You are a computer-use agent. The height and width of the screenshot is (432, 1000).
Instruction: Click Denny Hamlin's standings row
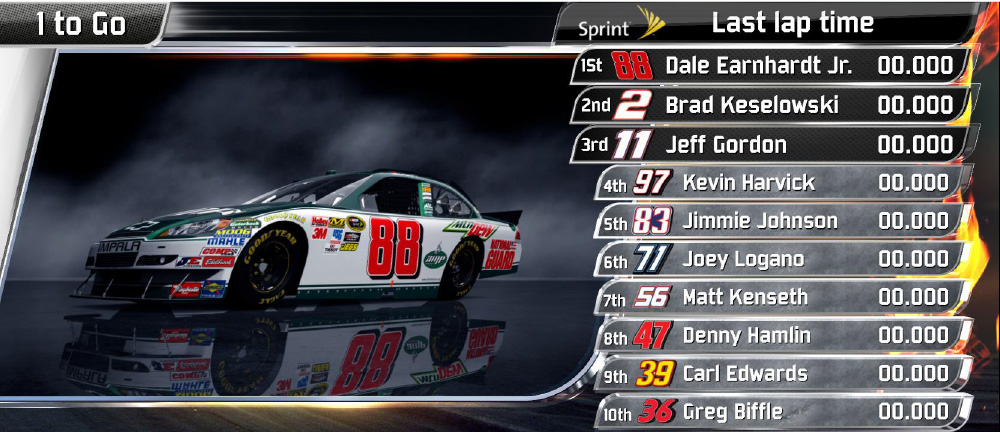click(782, 335)
